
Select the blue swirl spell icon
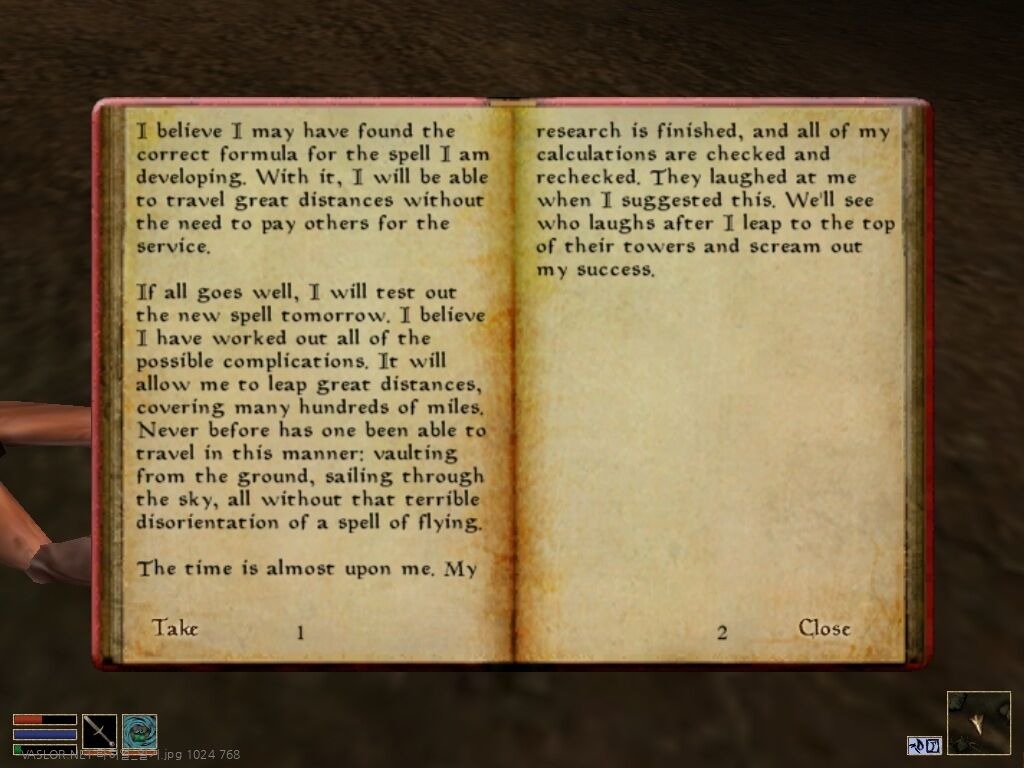point(140,731)
